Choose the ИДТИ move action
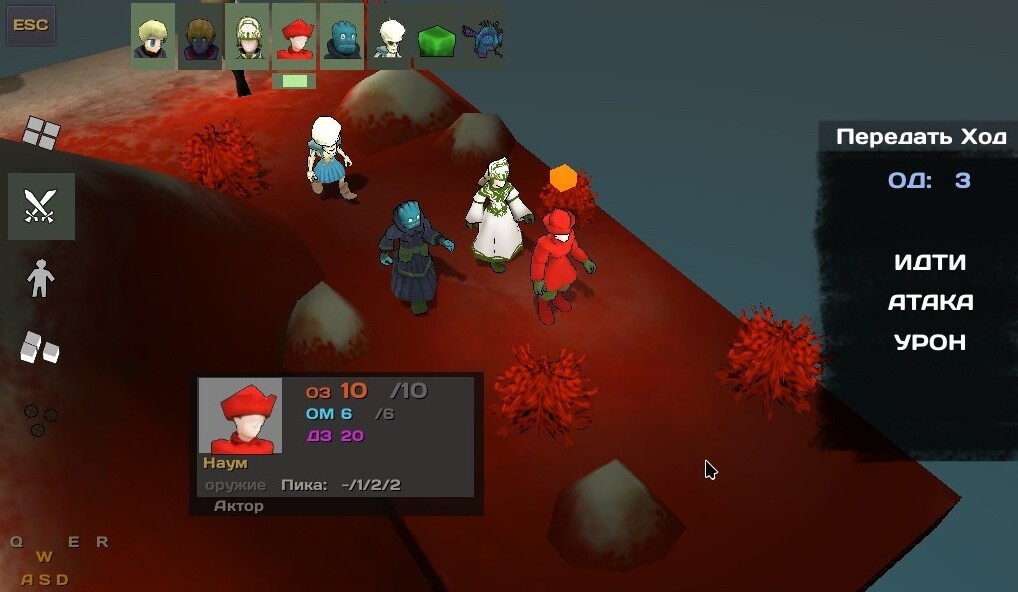 pos(930,262)
